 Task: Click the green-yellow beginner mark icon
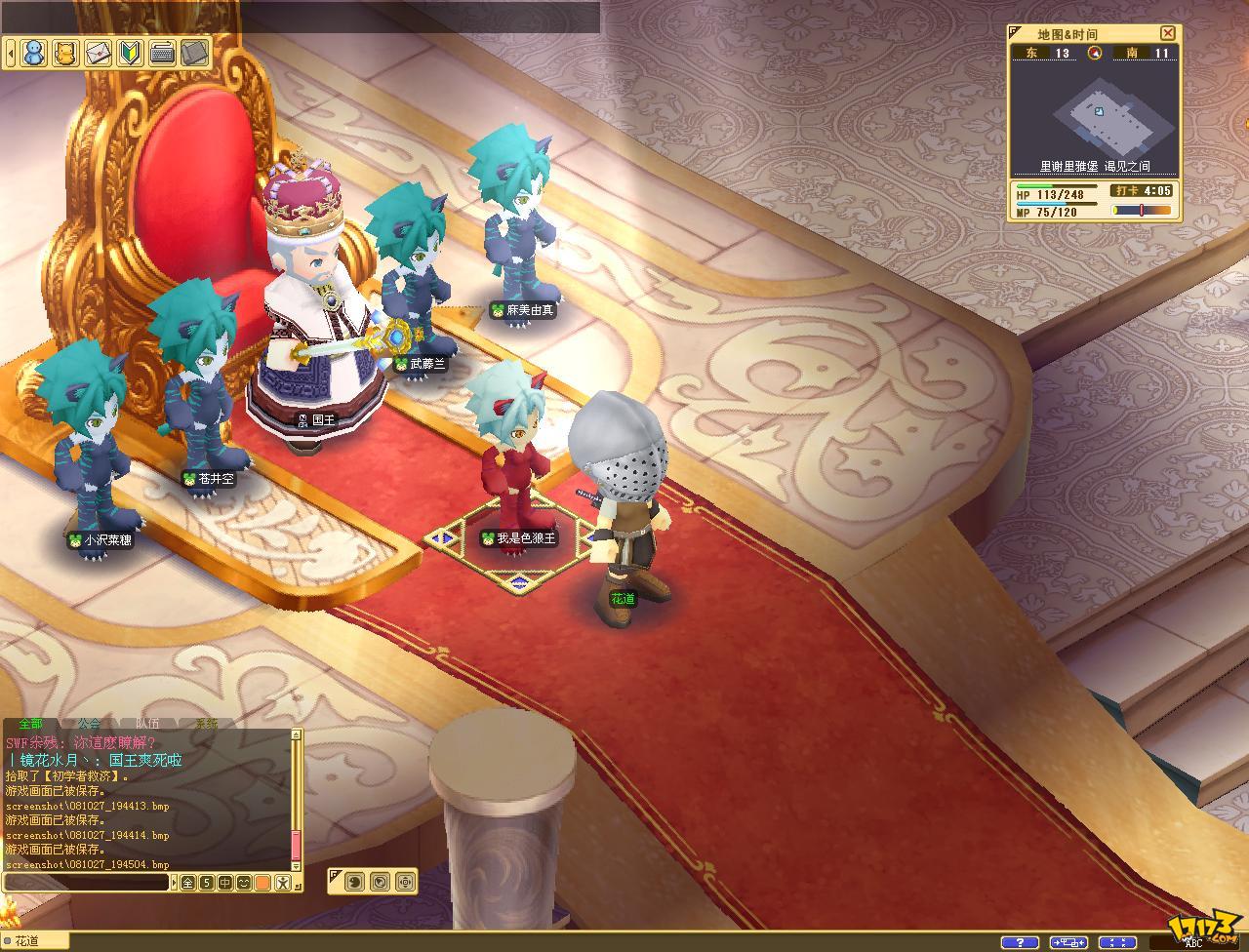(131, 52)
